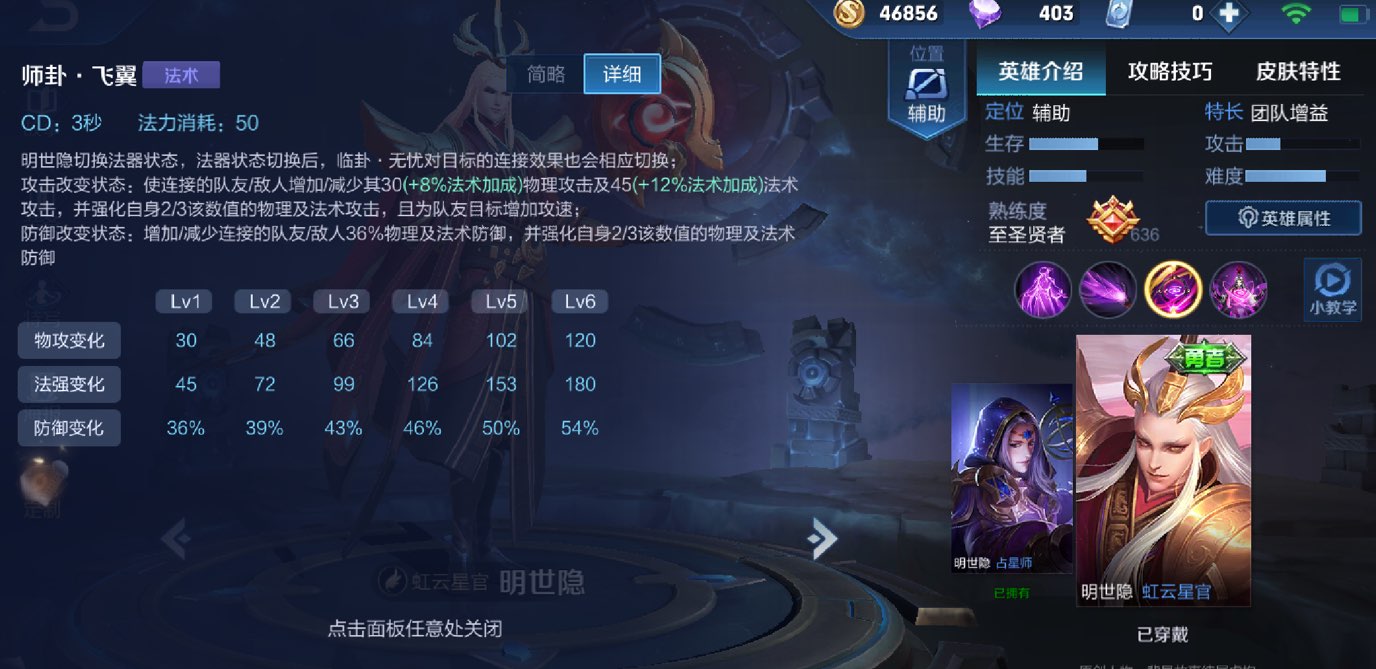Go to previous hero with left arrow
Viewport: 1376px width, 669px height.
point(176,539)
